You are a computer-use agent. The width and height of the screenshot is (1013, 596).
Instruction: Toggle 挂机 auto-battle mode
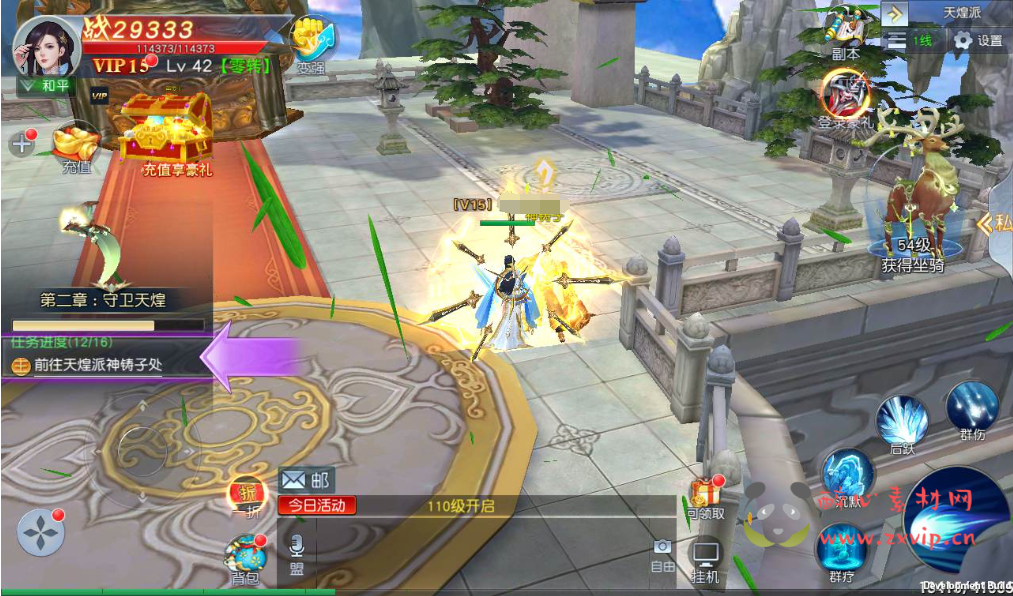(x=705, y=560)
